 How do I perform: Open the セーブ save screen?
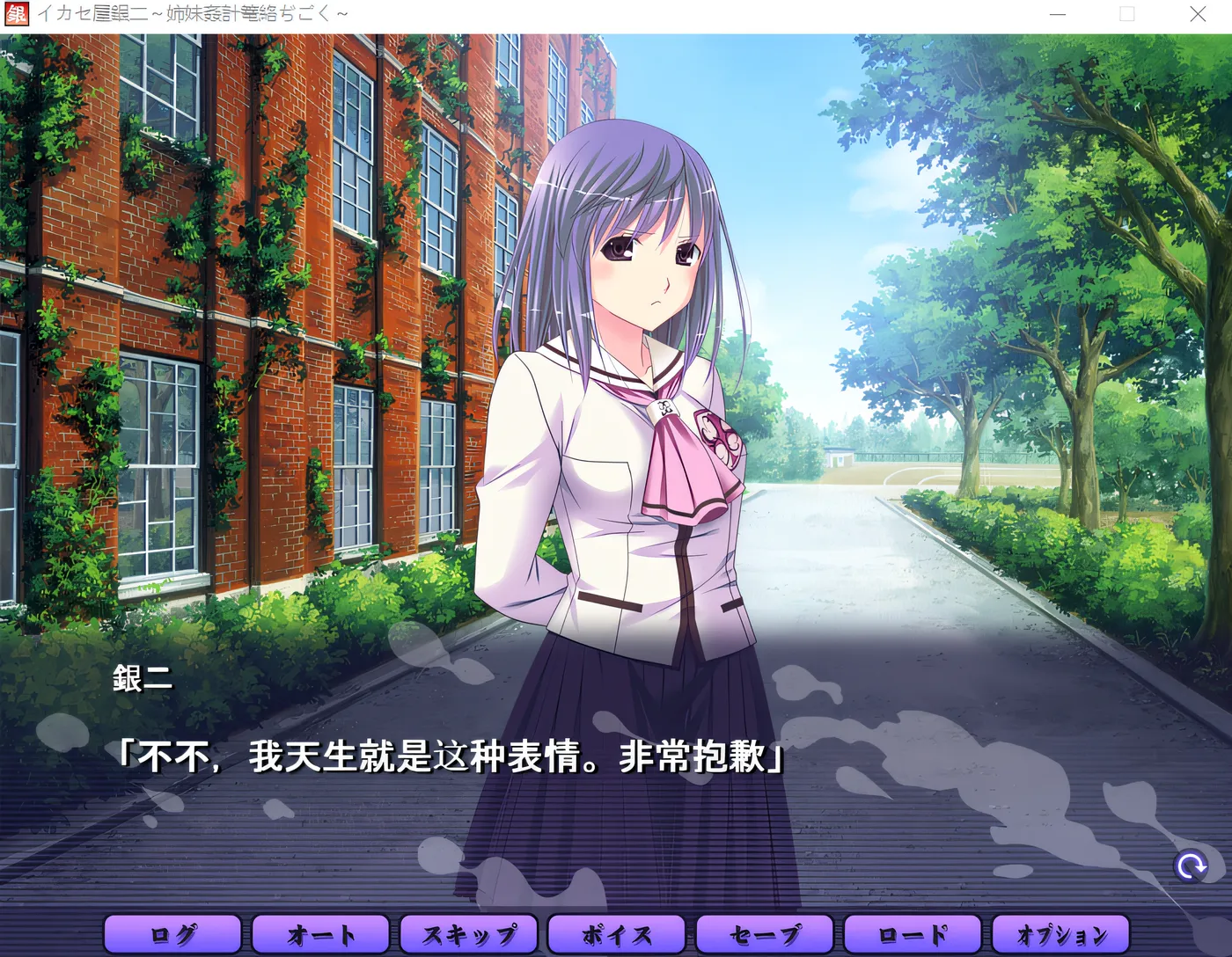765,934
